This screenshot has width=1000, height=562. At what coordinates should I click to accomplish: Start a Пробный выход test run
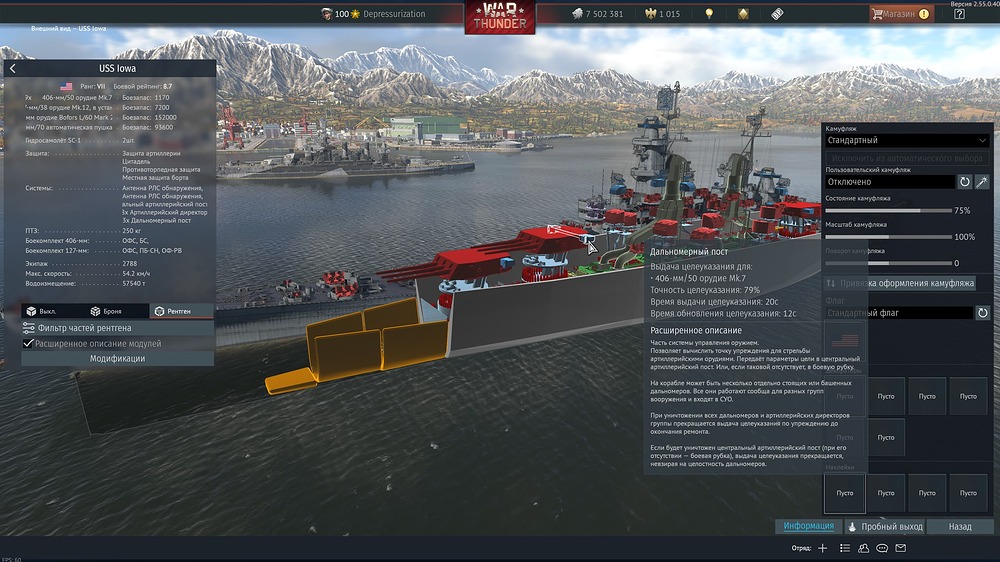885,526
